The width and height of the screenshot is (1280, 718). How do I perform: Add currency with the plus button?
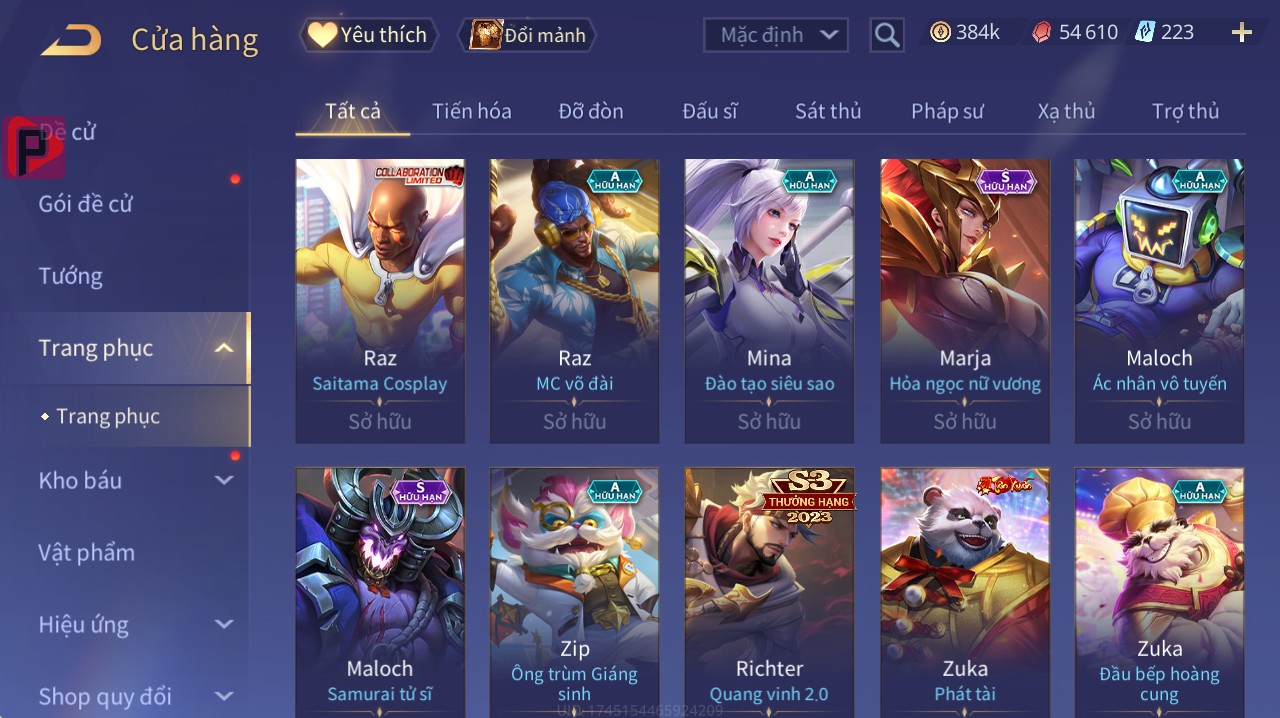click(x=1242, y=33)
